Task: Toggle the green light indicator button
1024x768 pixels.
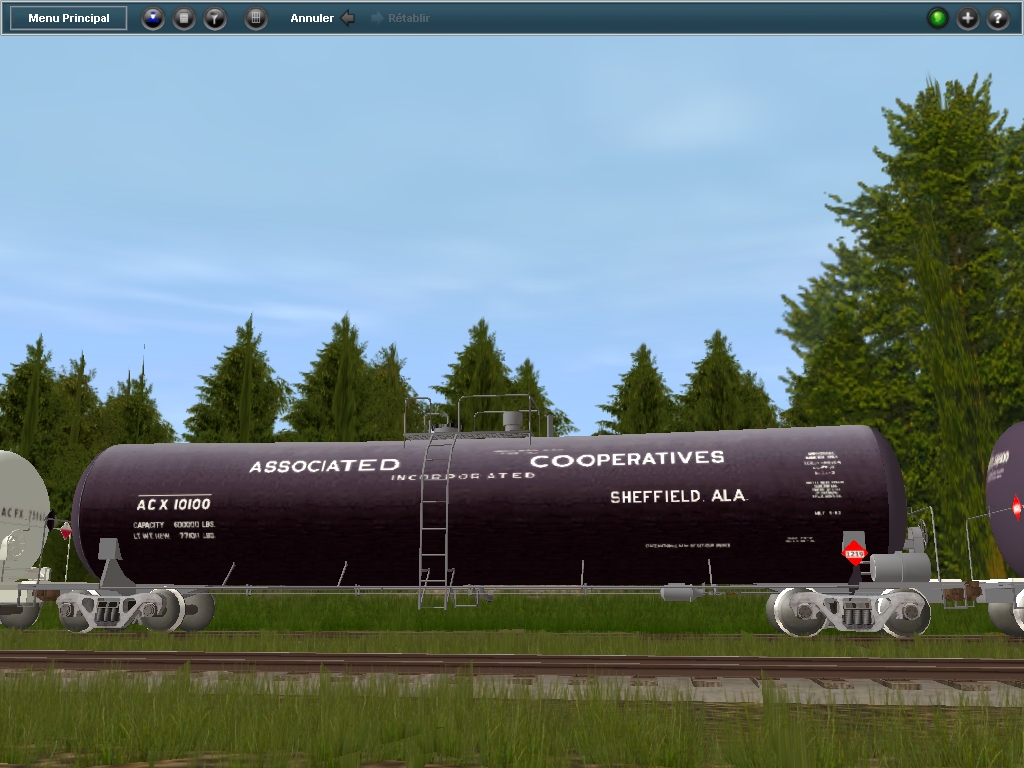Action: [x=937, y=18]
